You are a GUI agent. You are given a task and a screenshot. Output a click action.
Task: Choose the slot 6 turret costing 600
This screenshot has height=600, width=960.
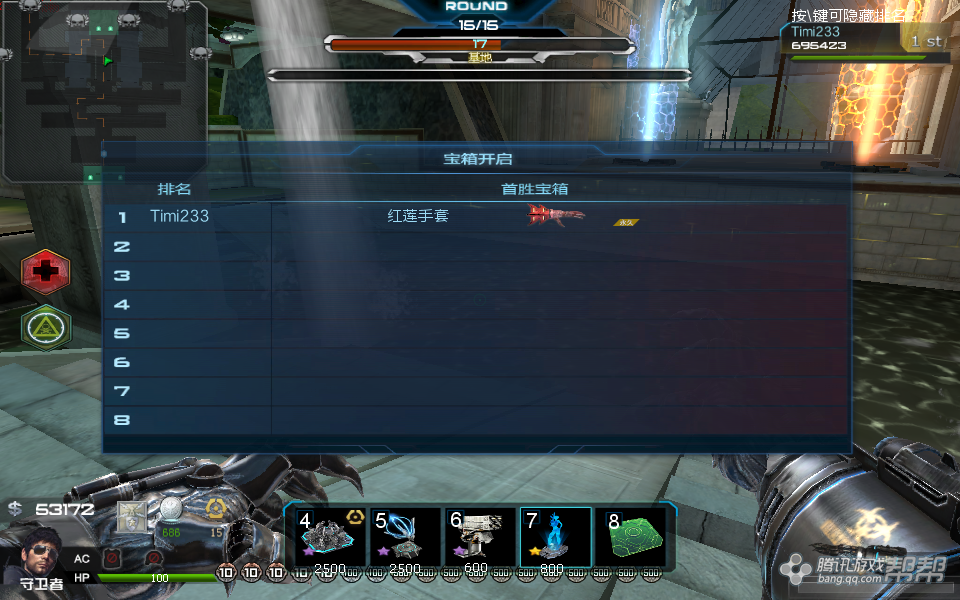480,539
